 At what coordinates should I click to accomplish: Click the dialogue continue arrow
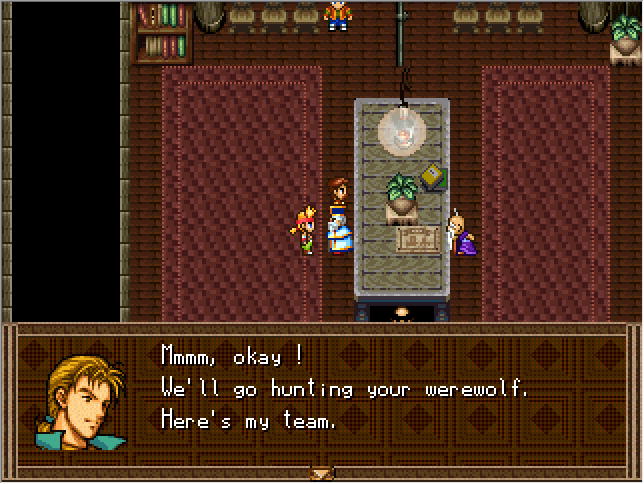coord(321,473)
